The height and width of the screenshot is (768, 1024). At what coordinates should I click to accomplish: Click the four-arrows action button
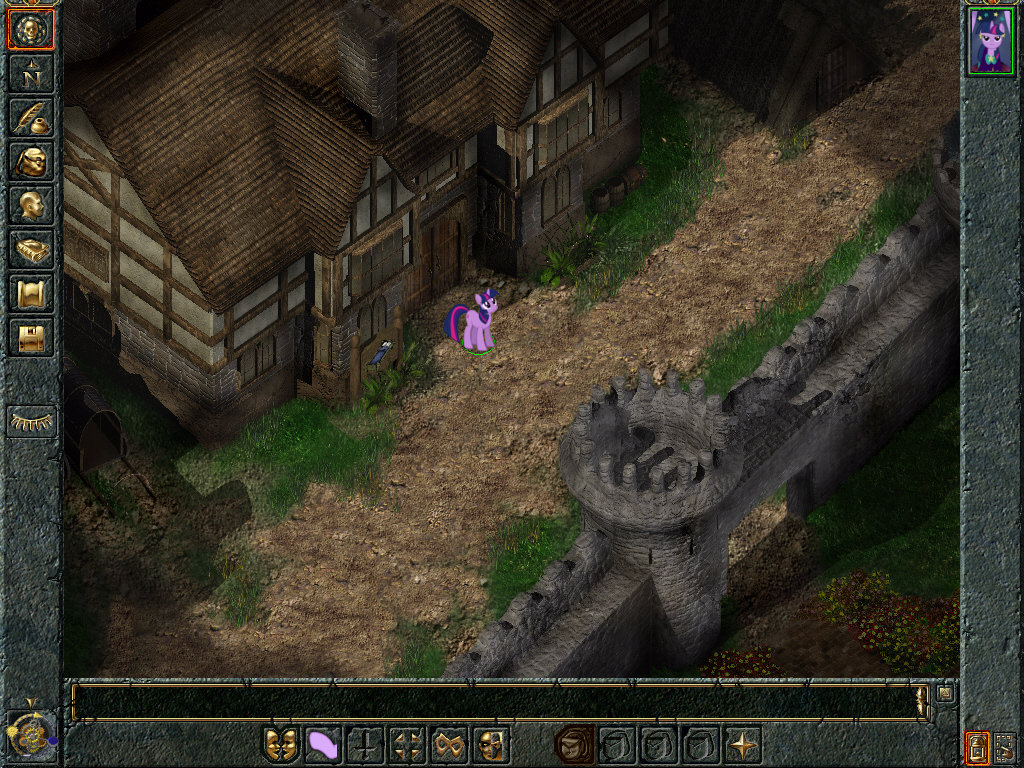408,745
